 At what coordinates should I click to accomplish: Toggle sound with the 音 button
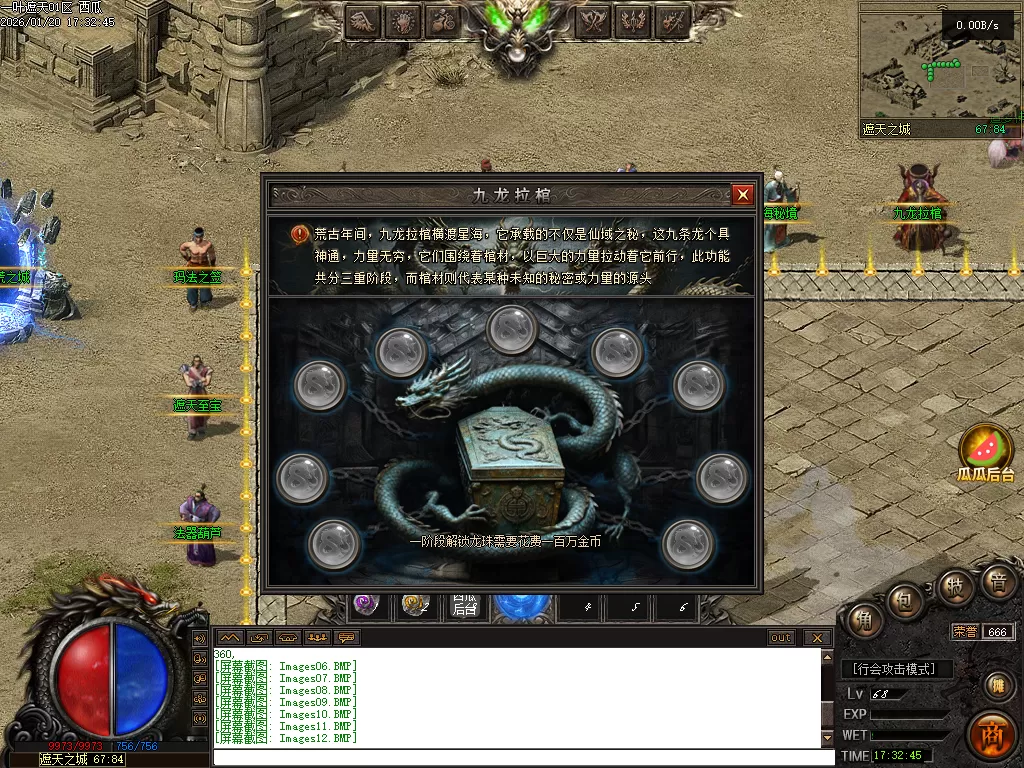click(x=996, y=580)
